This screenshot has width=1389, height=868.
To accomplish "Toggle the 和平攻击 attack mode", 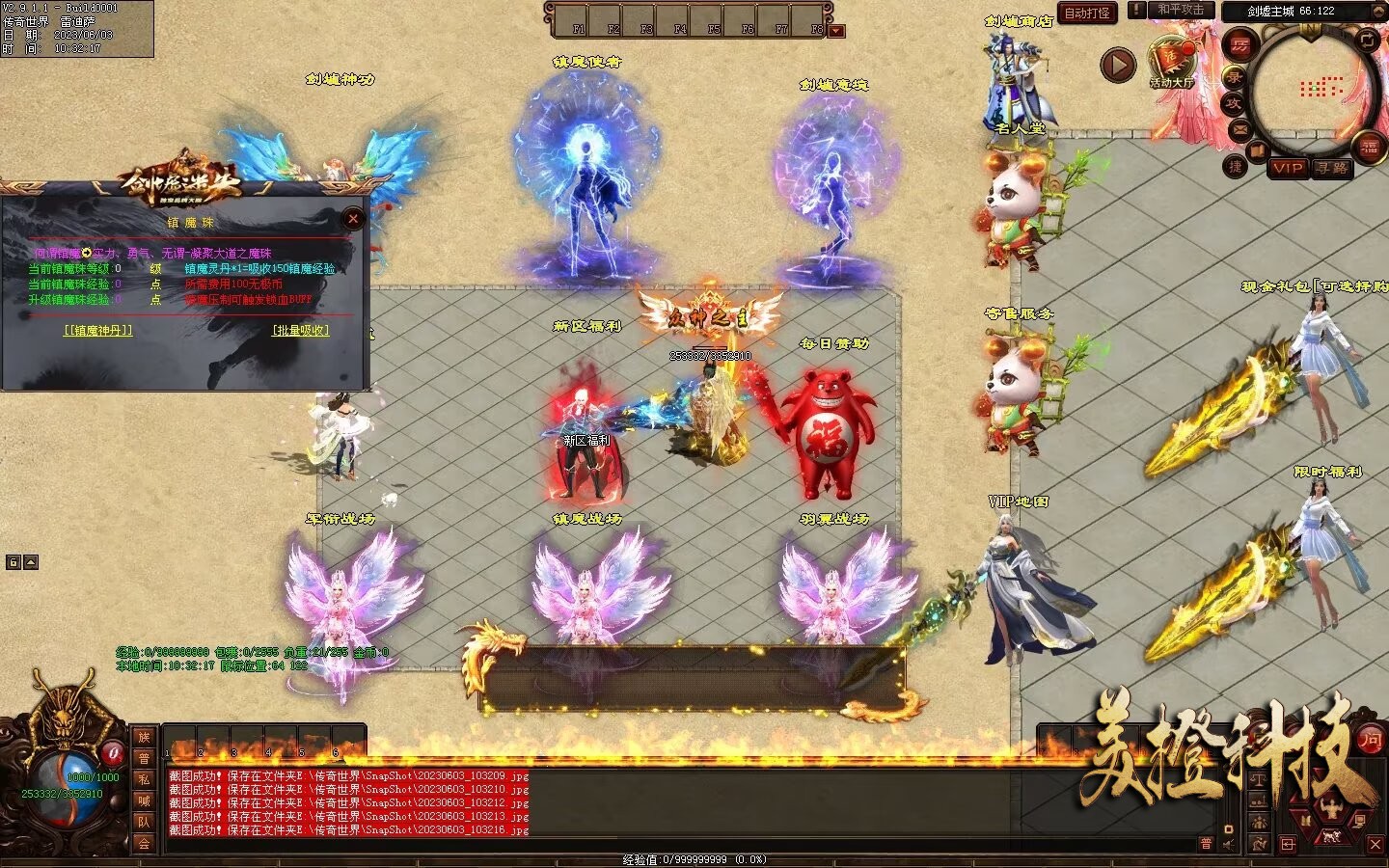I will click(x=1181, y=10).
